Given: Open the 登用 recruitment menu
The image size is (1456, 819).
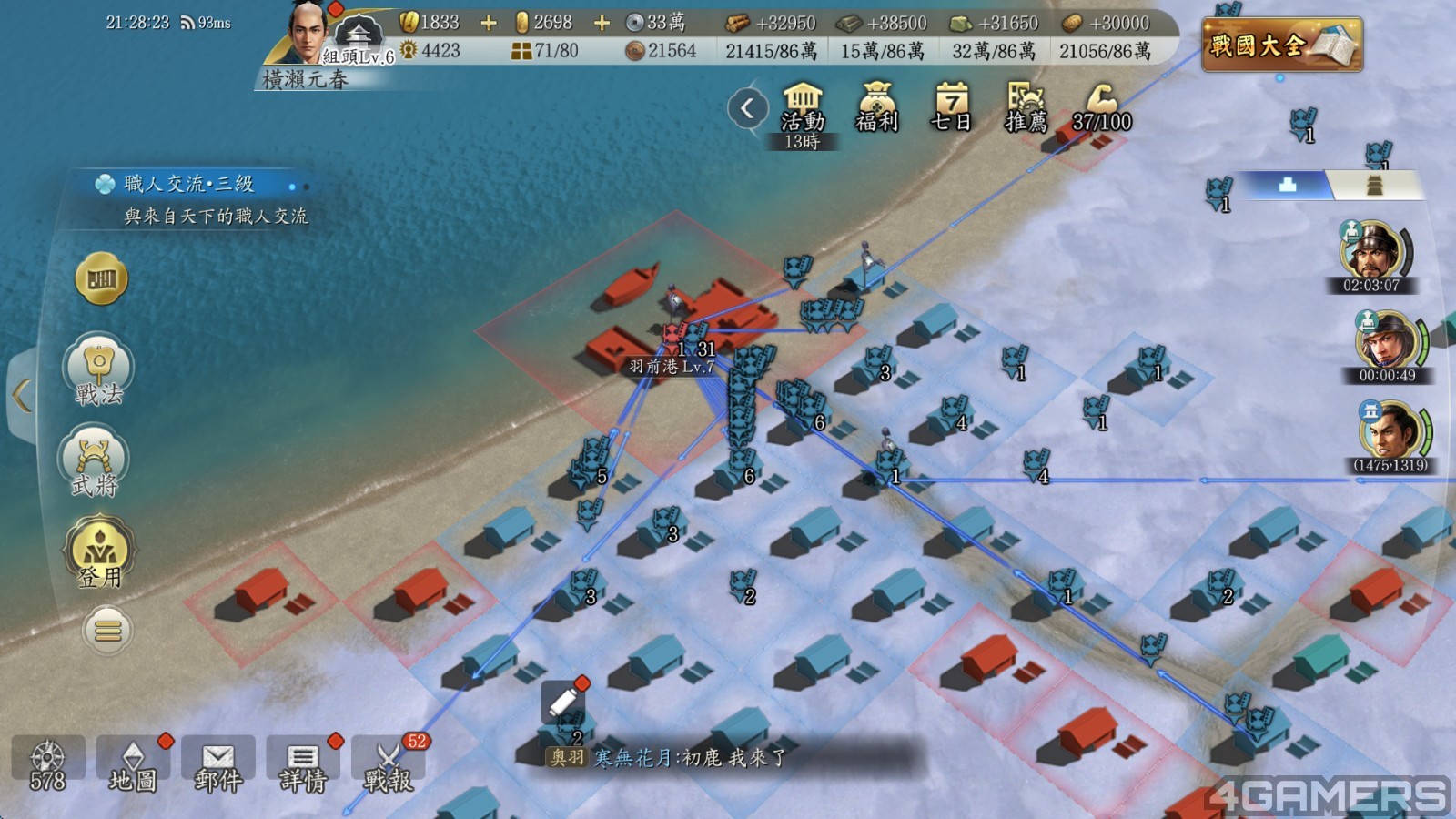Looking at the screenshot, I should point(98,552).
